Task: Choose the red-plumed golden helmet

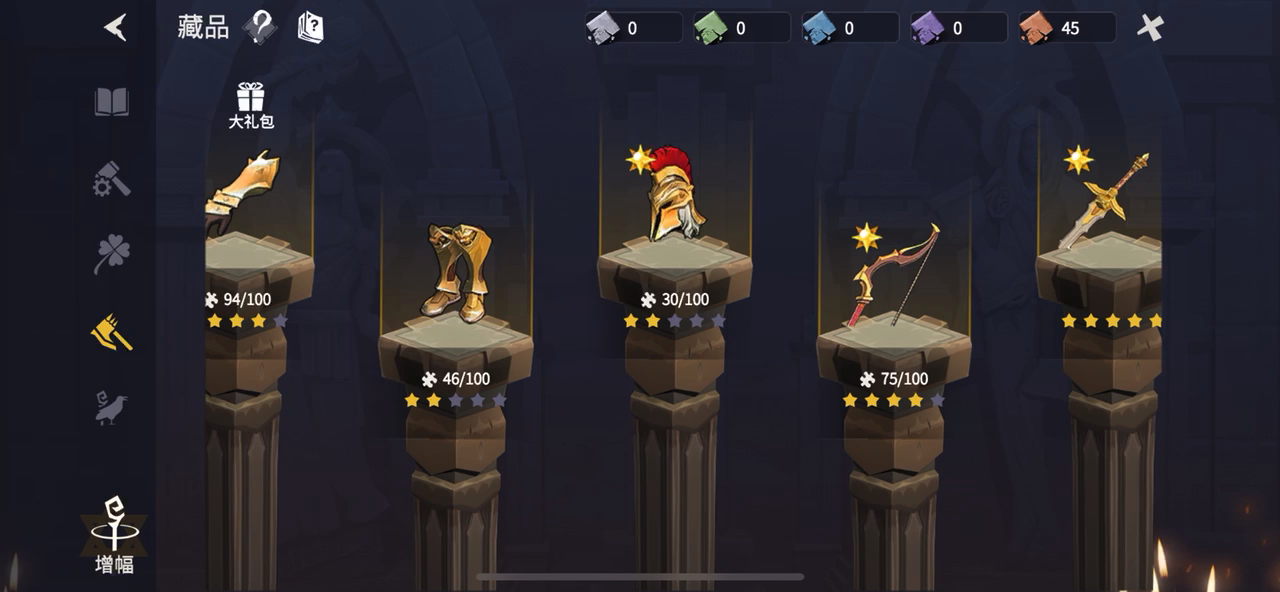Action: coord(674,193)
